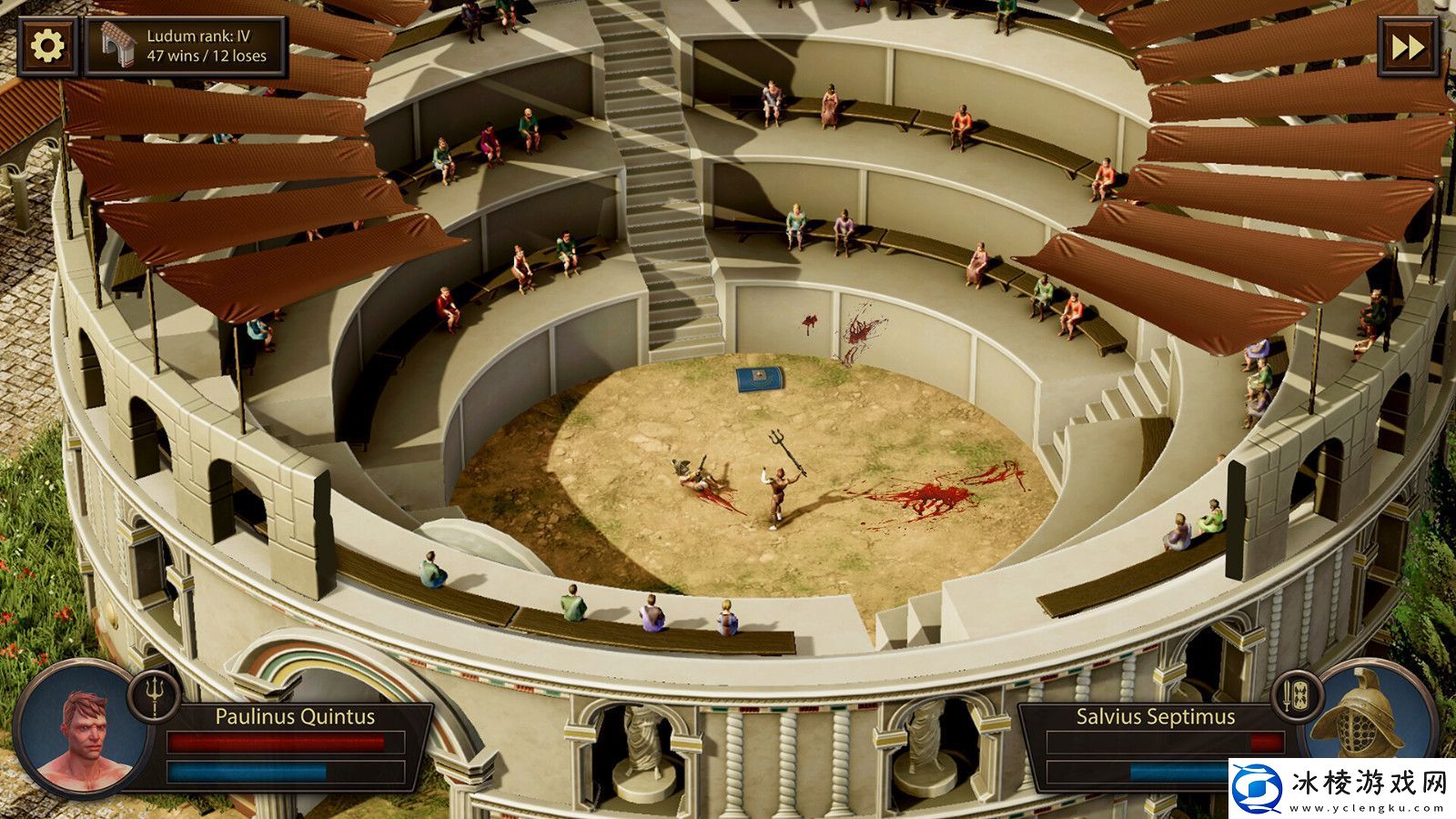This screenshot has width=1456, height=819.
Task: Click the blue banner lying in the arena
Action: pyautogui.click(x=758, y=380)
